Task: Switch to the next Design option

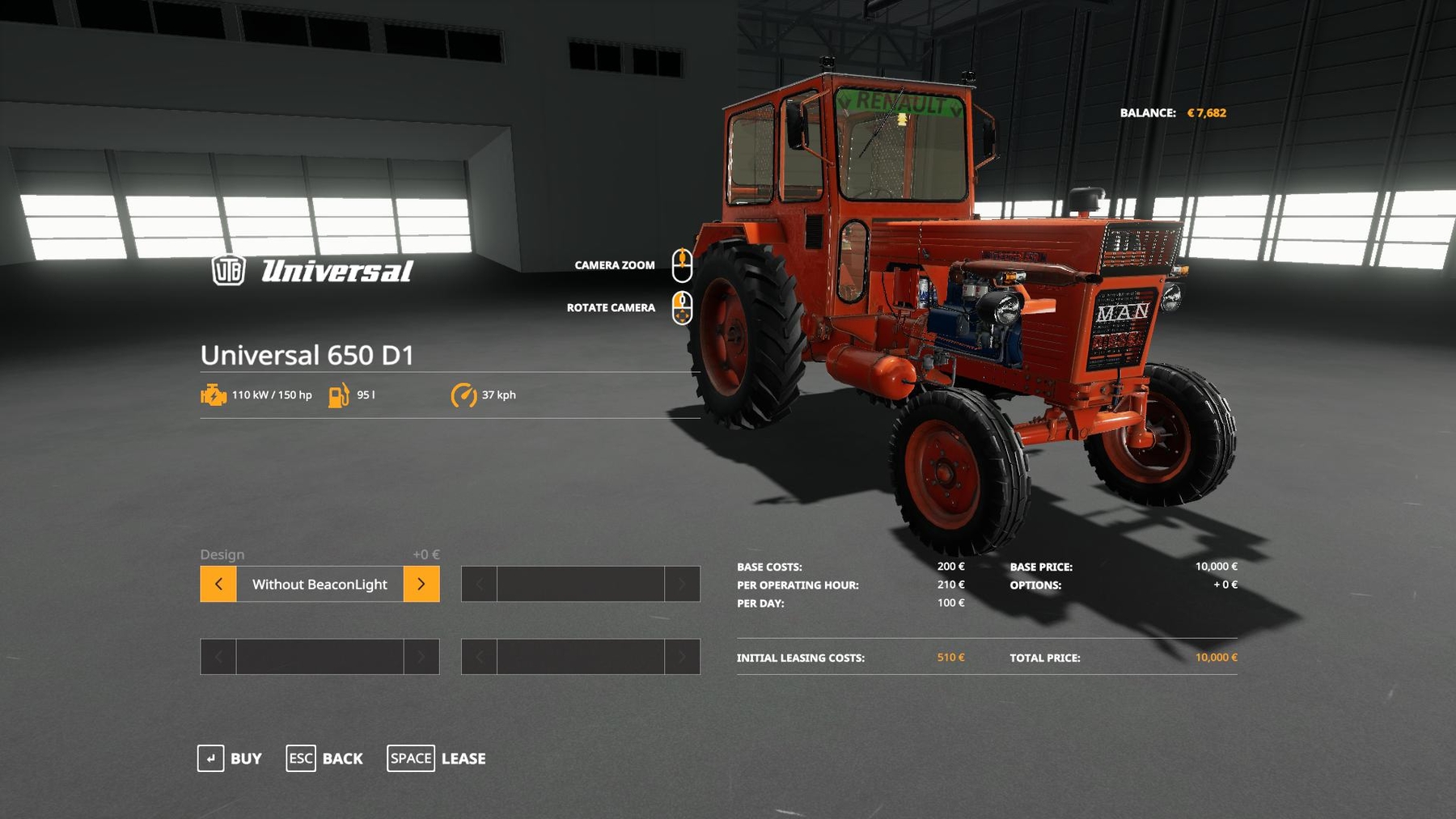Action: point(421,584)
